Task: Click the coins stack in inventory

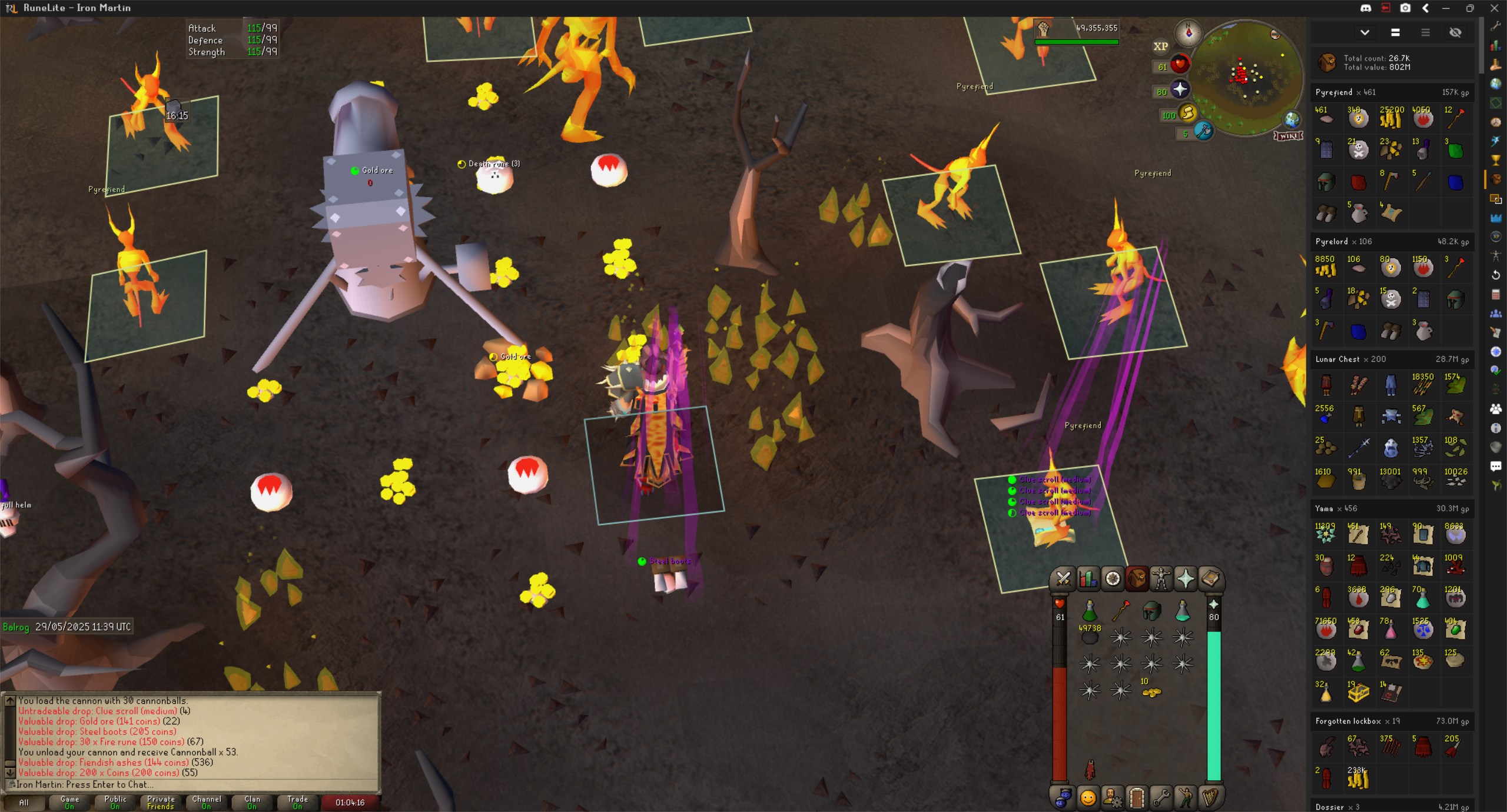Action: tap(1151, 692)
